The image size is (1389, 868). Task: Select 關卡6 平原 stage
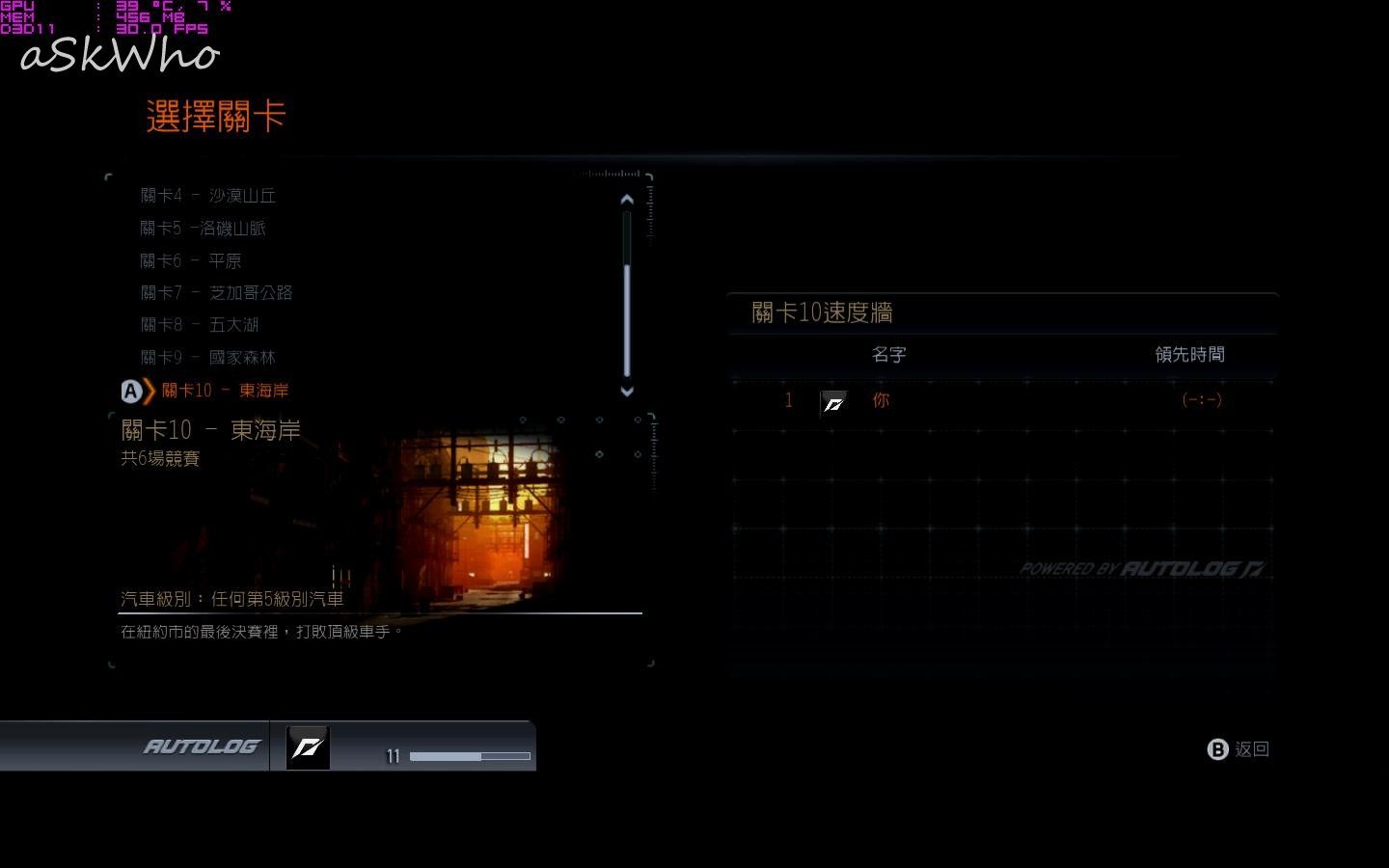[191, 260]
